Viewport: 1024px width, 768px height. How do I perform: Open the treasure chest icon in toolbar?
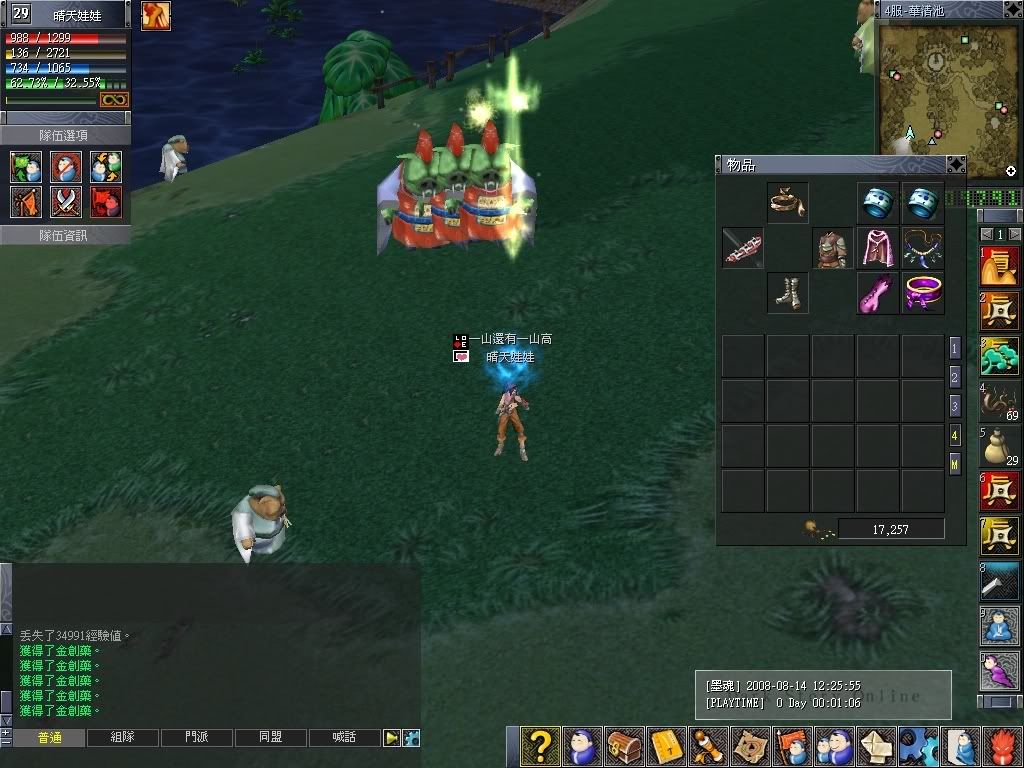624,746
